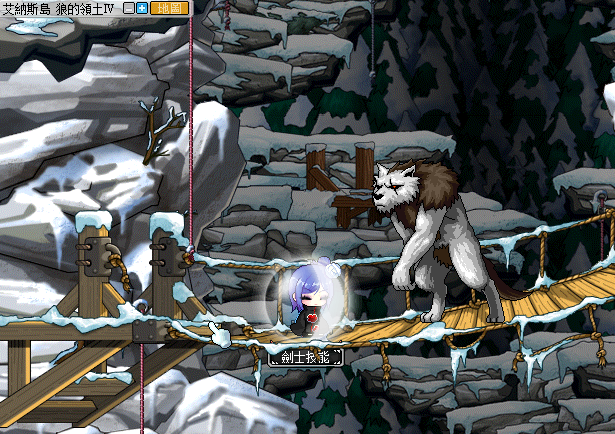This screenshot has width=615, height=434.
Task: Click the minimap minimize (minus) button
Action: click(x=129, y=8)
